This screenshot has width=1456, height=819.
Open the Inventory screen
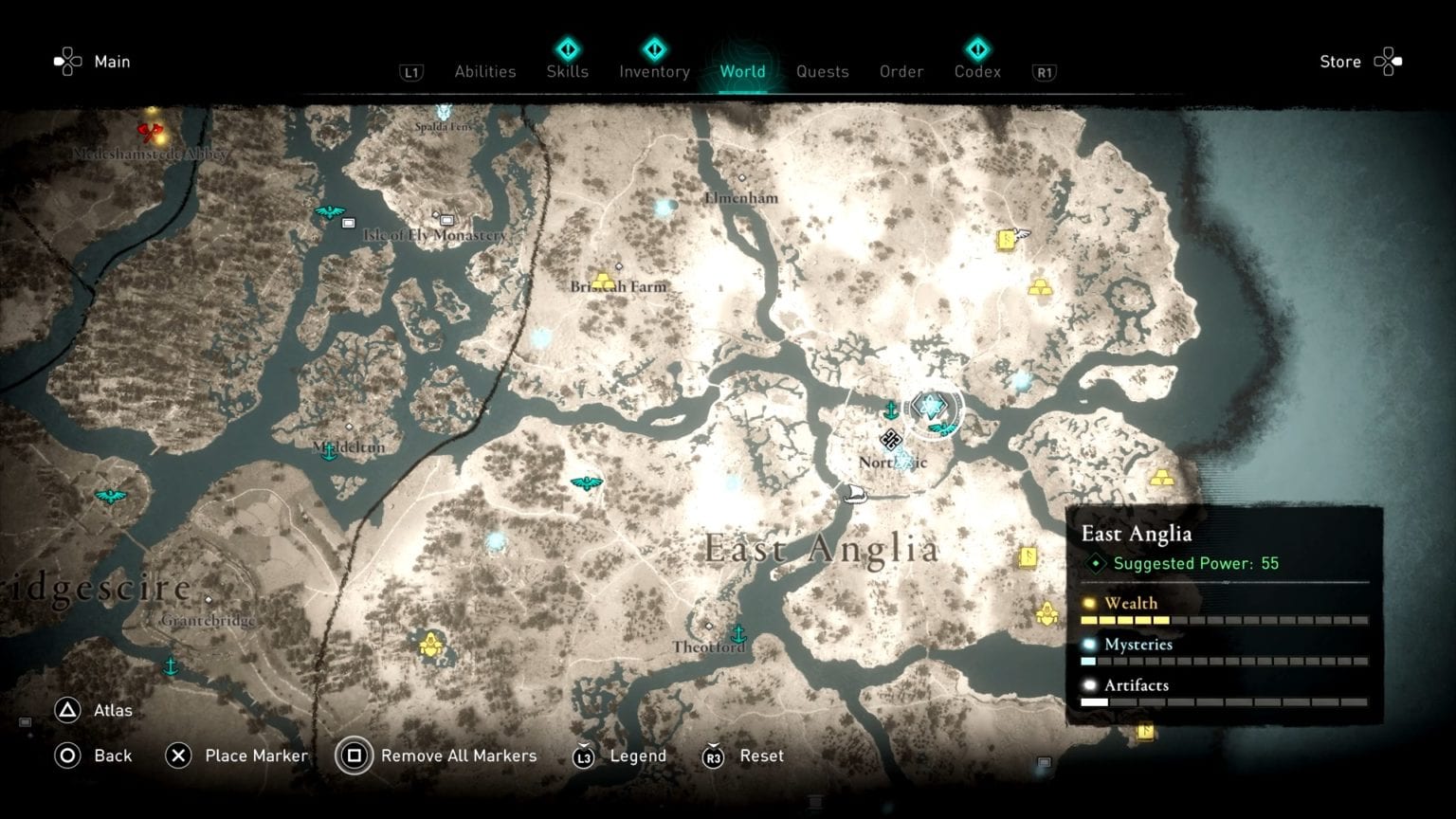click(x=654, y=71)
